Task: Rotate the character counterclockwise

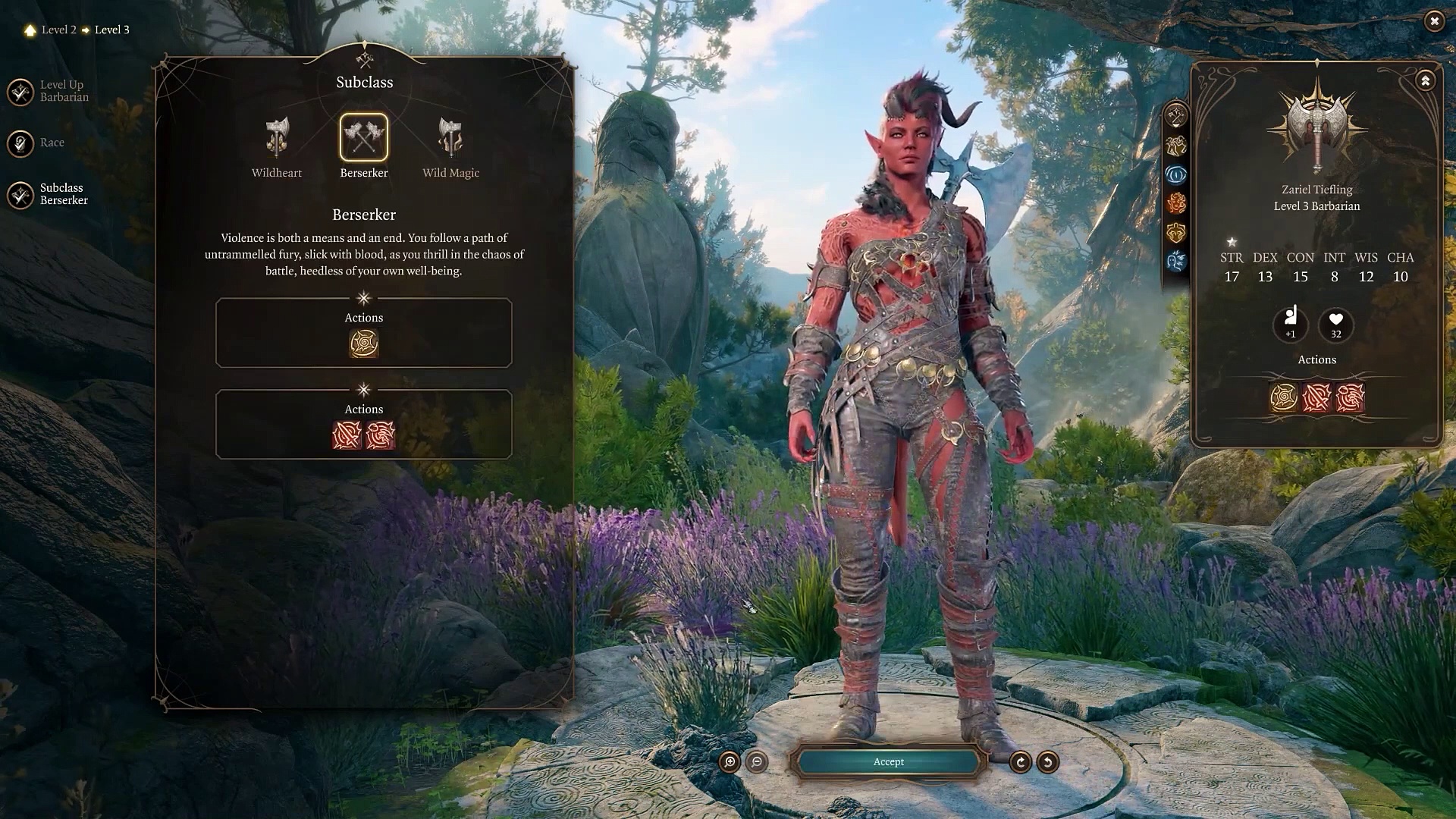Action: pos(1048,762)
